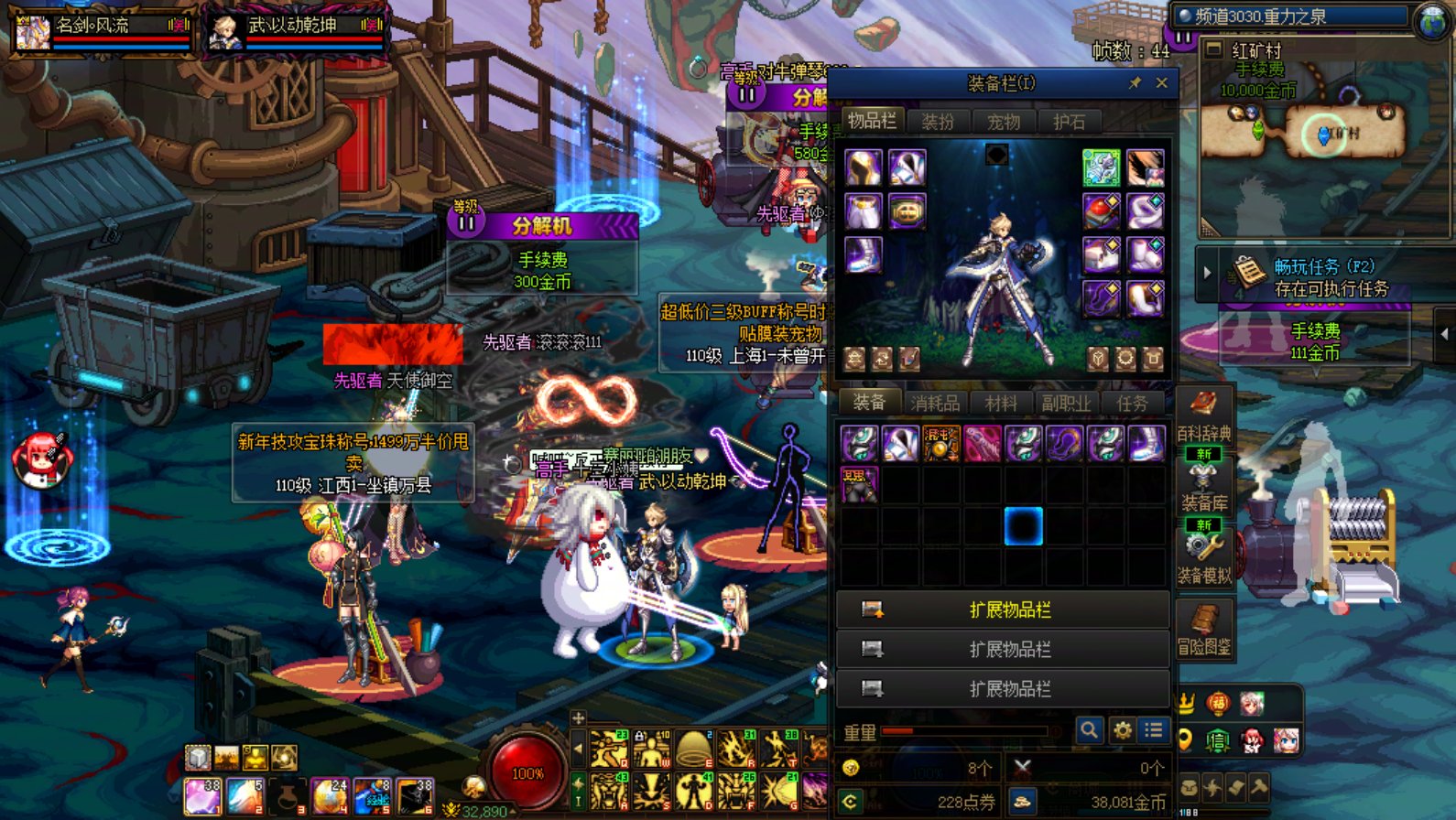View the 任务 items tab
The width and height of the screenshot is (1456, 820).
(x=1132, y=403)
